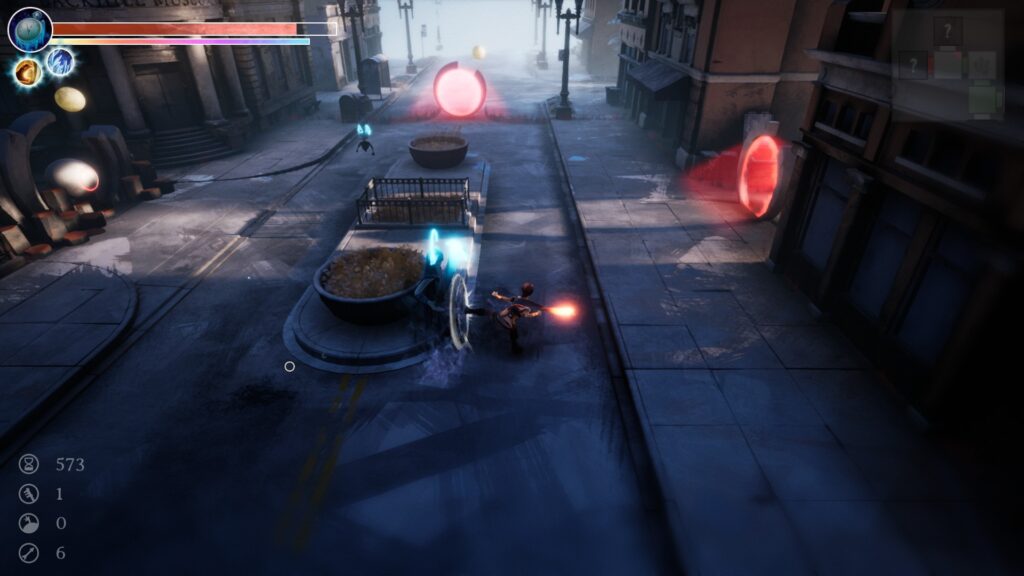Viewport: 1024px width, 576px height.
Task: Click the frozen clock portrait icon
Action: pos(29,29)
